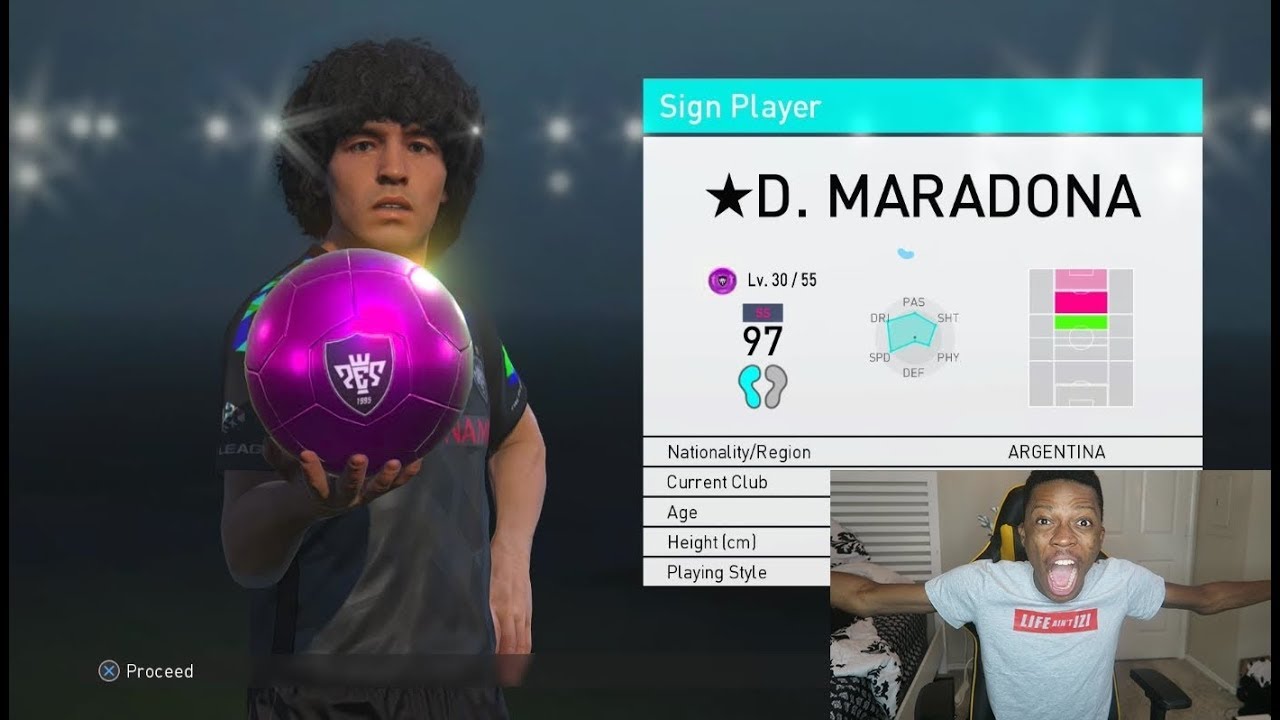The height and width of the screenshot is (720, 1280).
Task: Click the small blue region icon above the stat chart
Action: pos(908,252)
